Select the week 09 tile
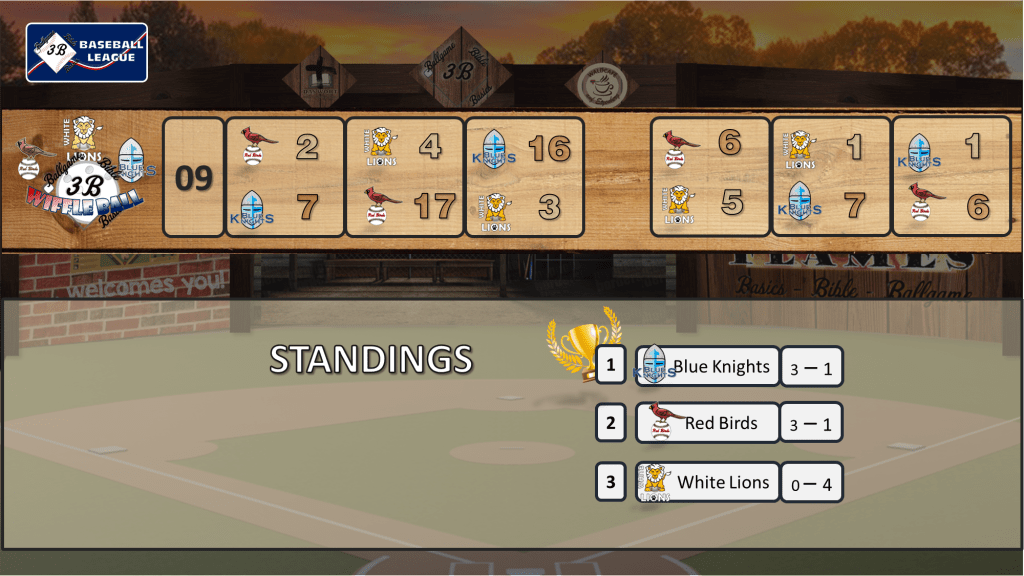Viewport: 1024px width, 576px height. 194,178
